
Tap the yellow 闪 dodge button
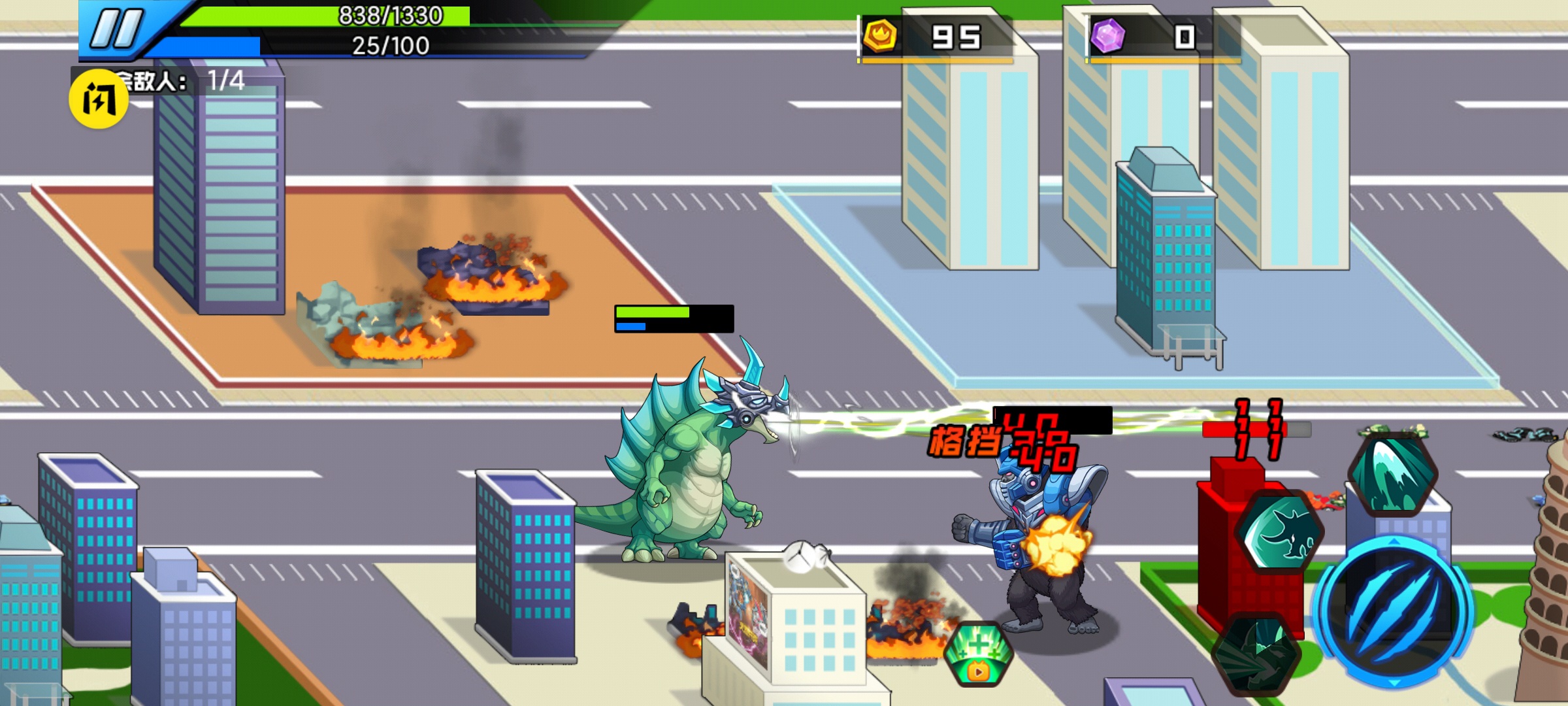[x=99, y=99]
